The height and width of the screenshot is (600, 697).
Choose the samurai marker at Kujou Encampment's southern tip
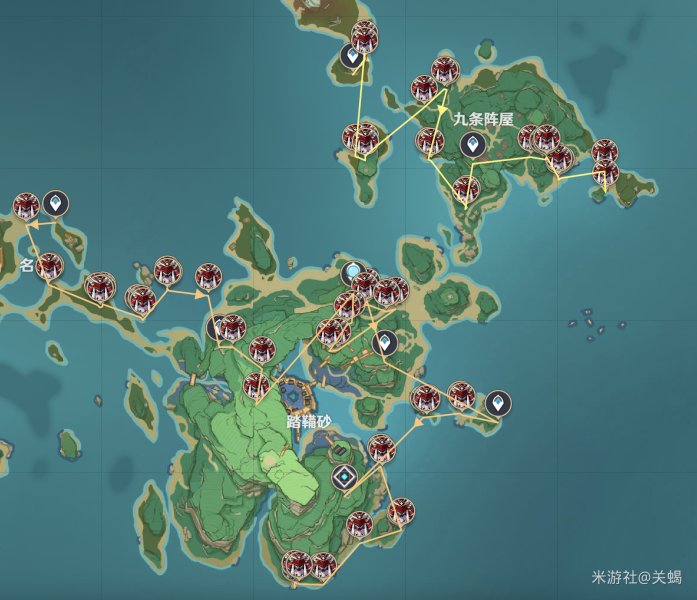[x=465, y=190]
